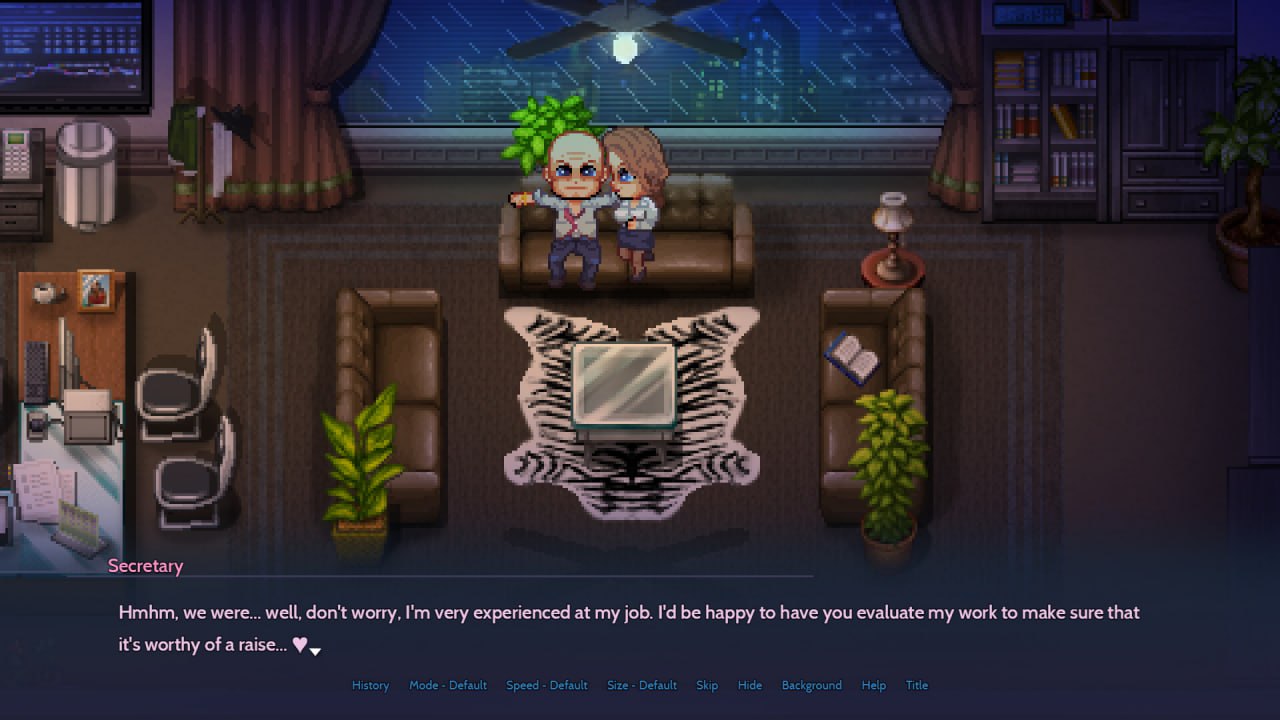Click the blinking advance arrow indicator

click(315, 649)
